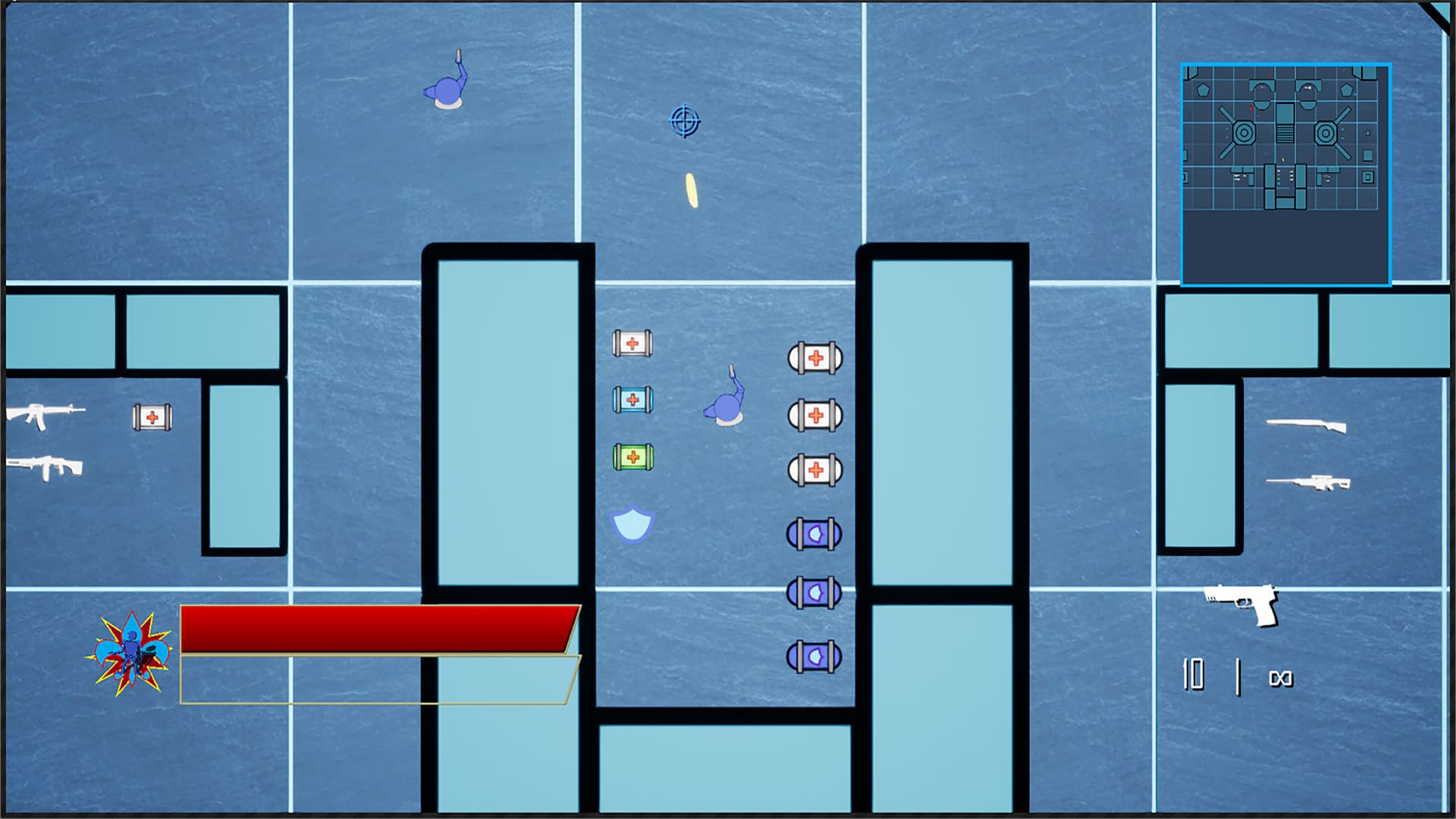This screenshot has width=1456, height=819.
Task: Click the crosshair aiming reticle
Action: (685, 119)
